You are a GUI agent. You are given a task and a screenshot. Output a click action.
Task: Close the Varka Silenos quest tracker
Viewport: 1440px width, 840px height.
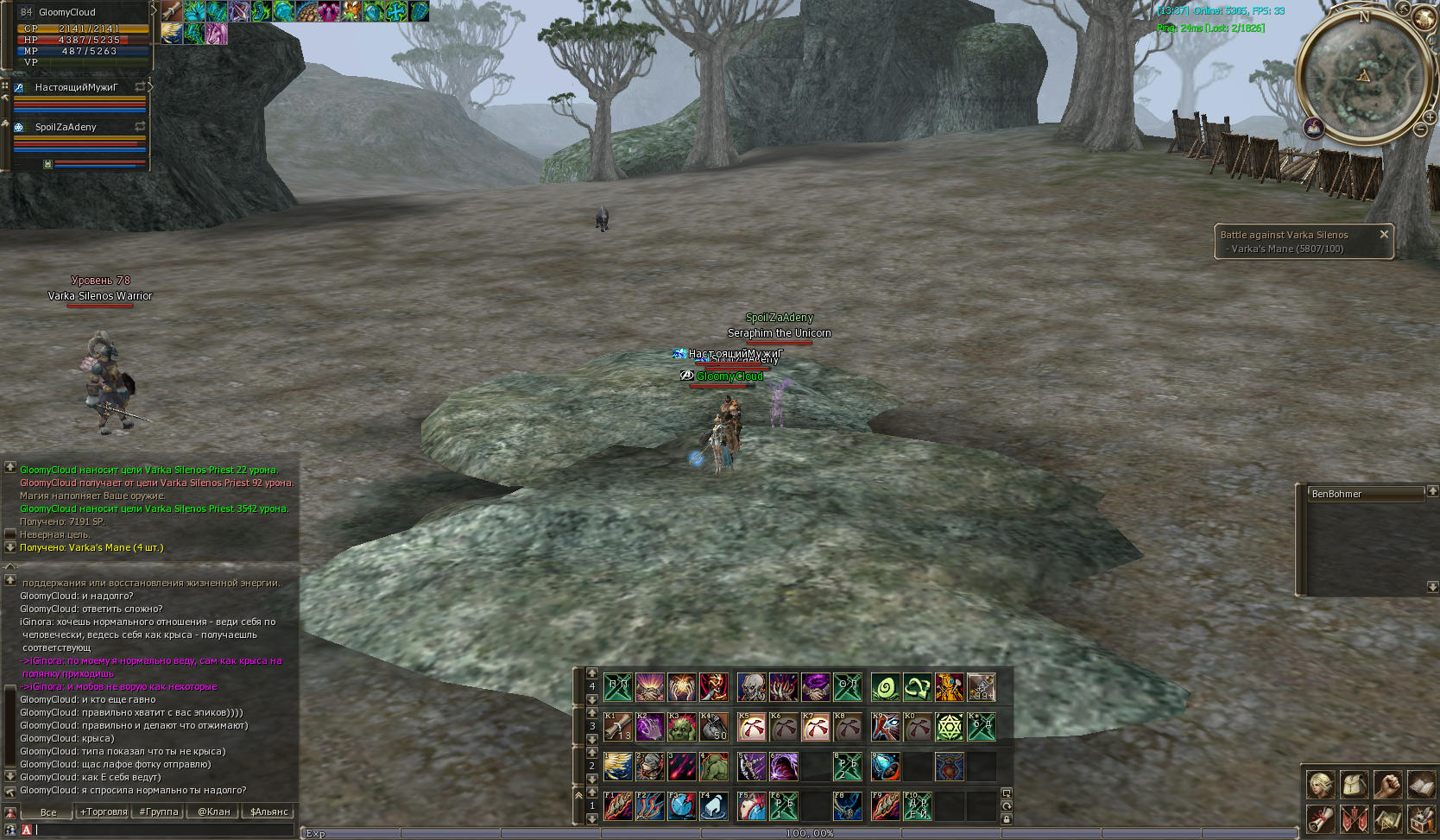click(x=1384, y=234)
